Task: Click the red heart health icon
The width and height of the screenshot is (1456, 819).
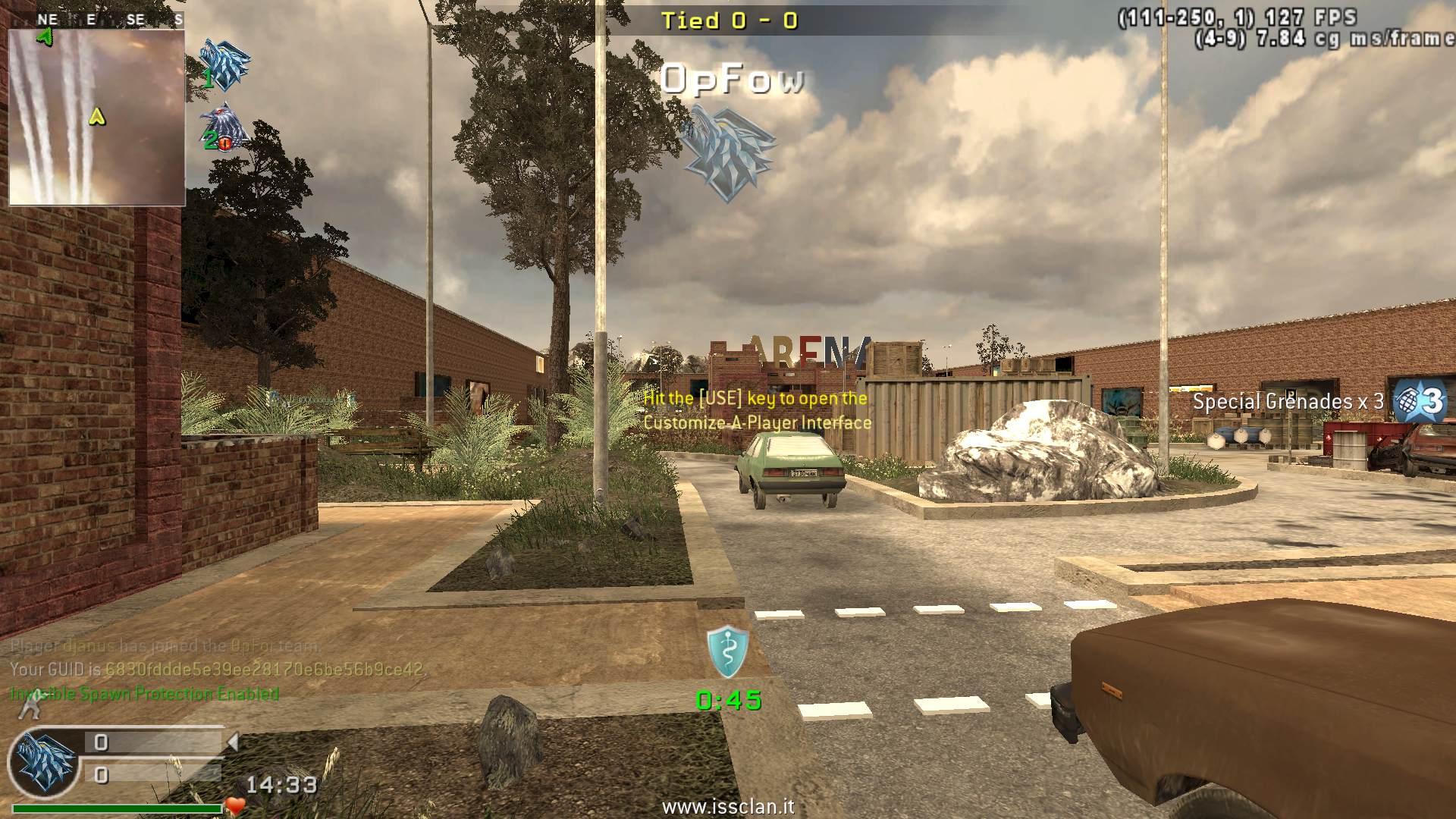Action: click(x=236, y=806)
